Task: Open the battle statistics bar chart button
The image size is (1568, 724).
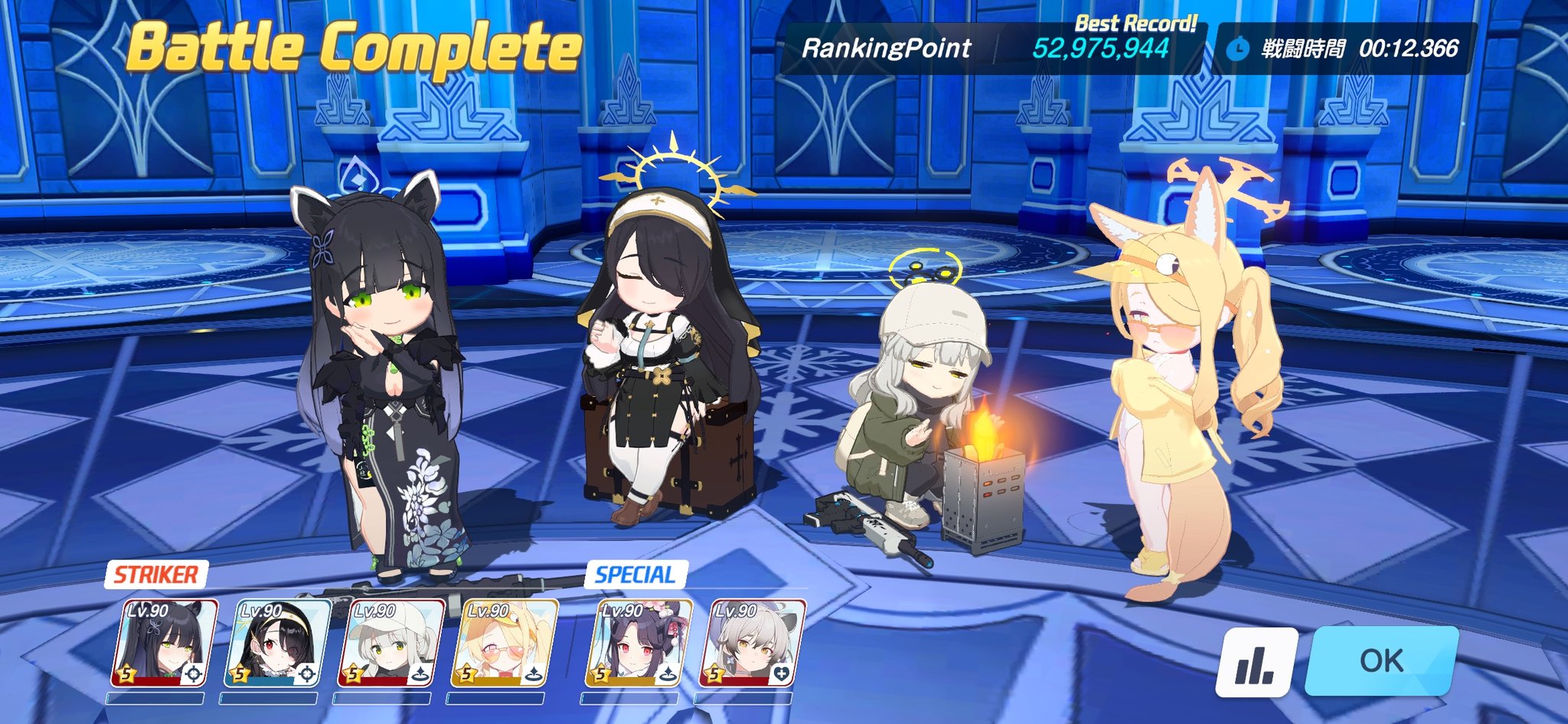Action: click(1256, 662)
